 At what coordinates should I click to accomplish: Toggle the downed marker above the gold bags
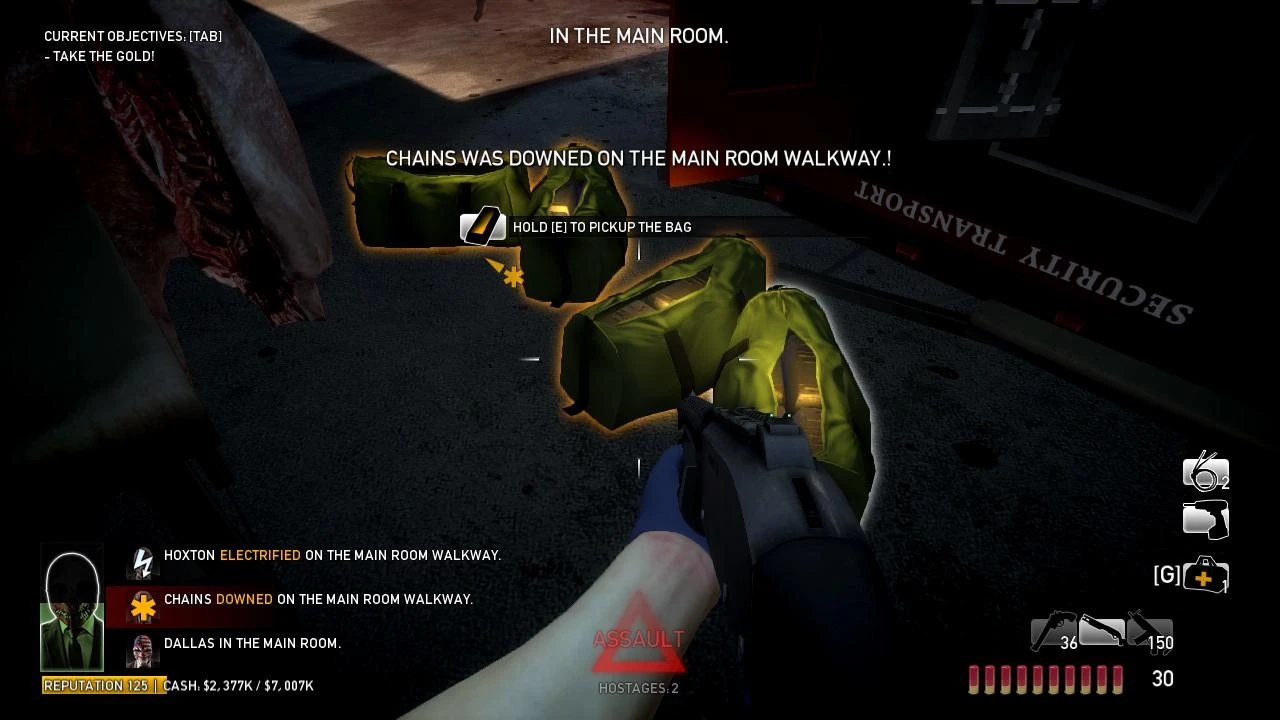click(x=512, y=276)
